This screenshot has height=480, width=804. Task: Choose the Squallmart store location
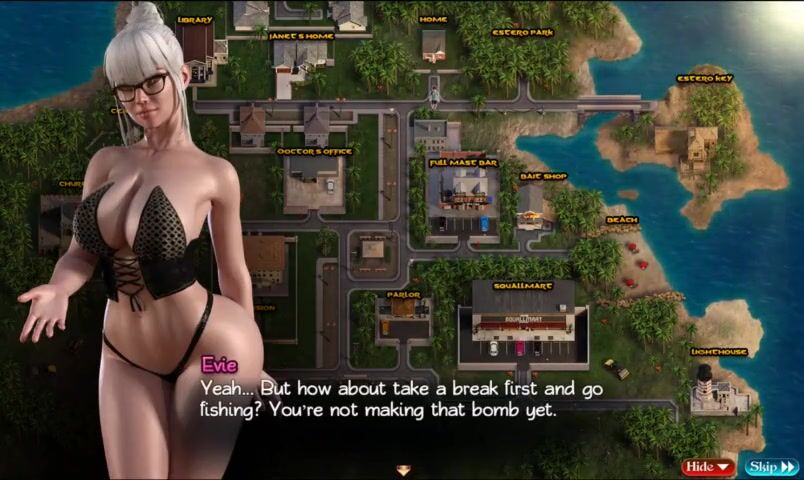pyautogui.click(x=522, y=284)
